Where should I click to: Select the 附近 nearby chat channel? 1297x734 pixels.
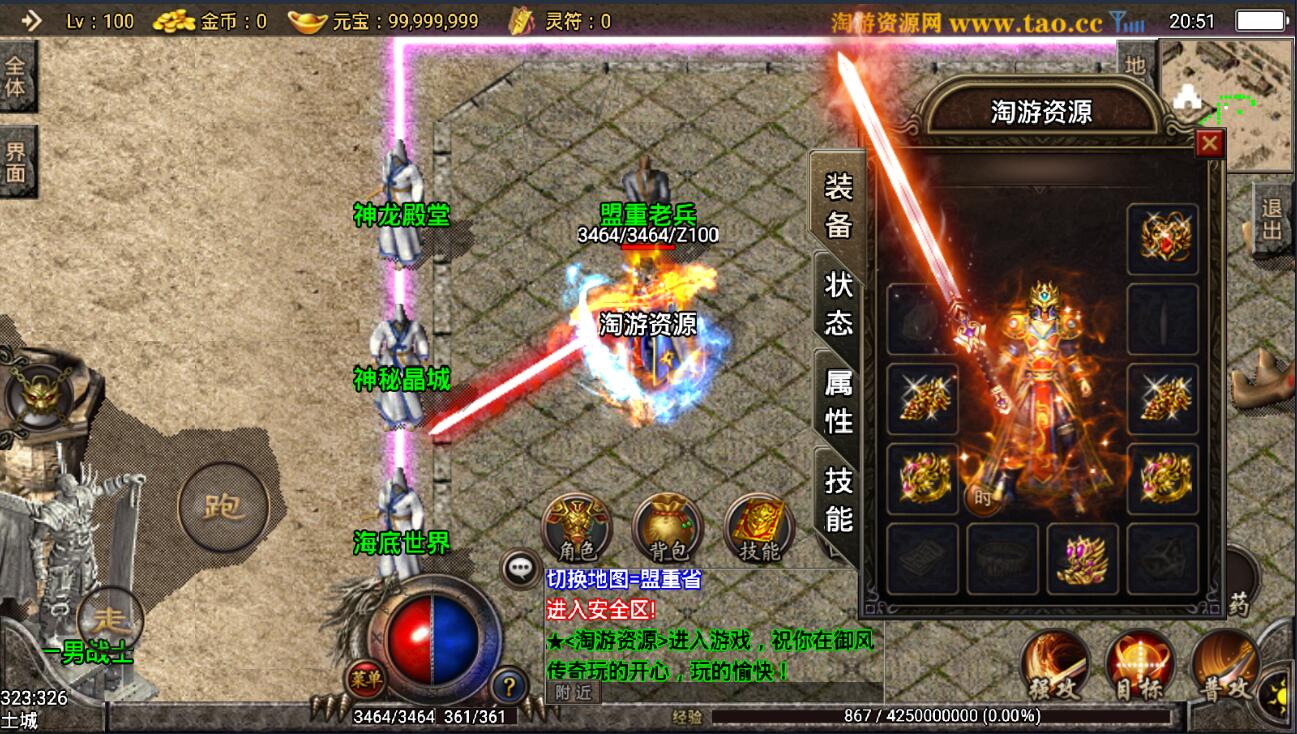point(574,692)
